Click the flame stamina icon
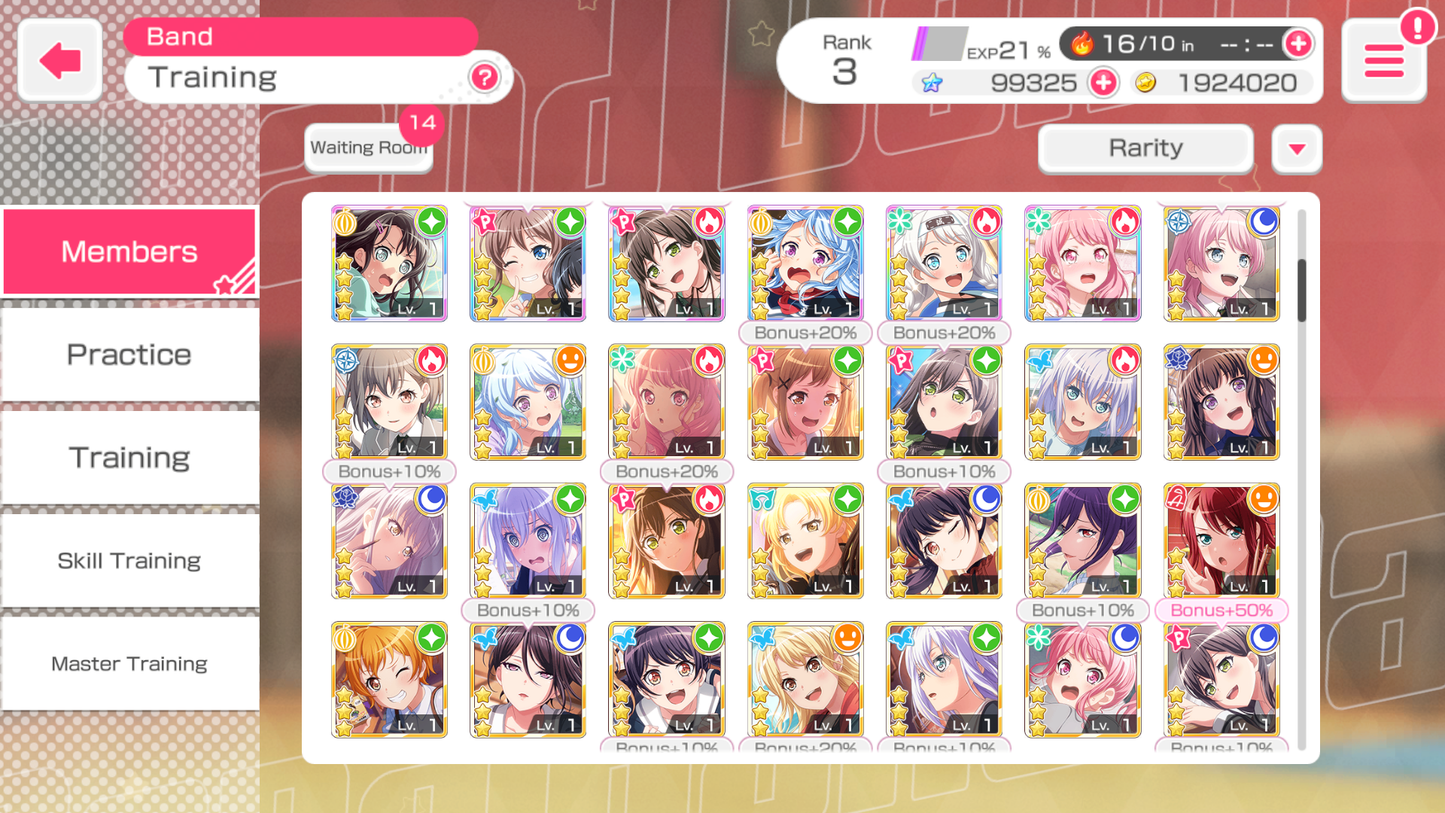The image size is (1445, 813). pos(1081,43)
